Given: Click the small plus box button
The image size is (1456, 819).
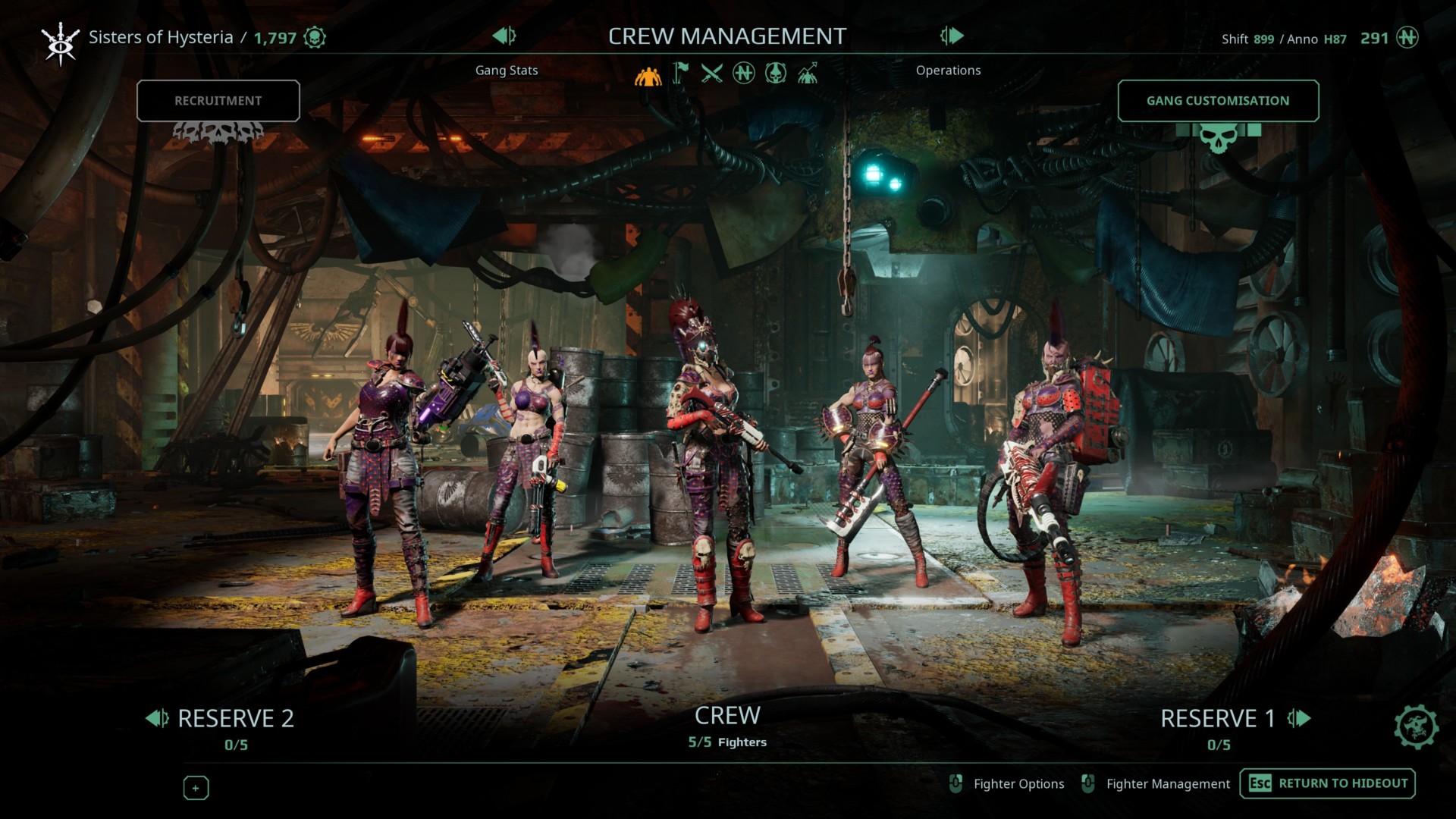Looking at the screenshot, I should [x=196, y=788].
